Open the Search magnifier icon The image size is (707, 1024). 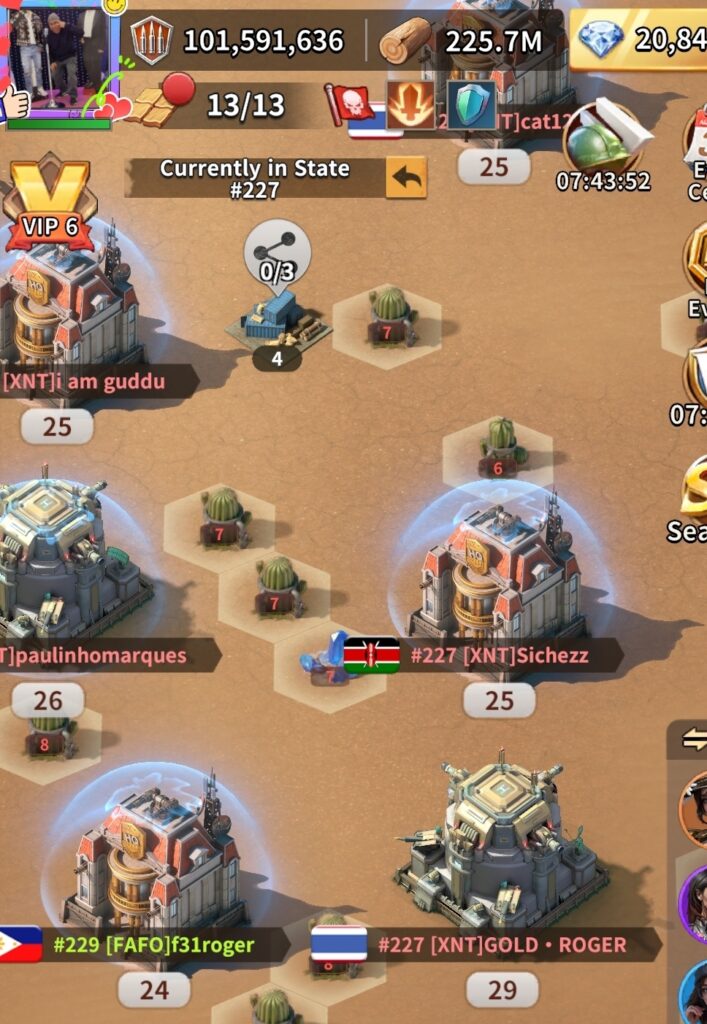coord(695,490)
